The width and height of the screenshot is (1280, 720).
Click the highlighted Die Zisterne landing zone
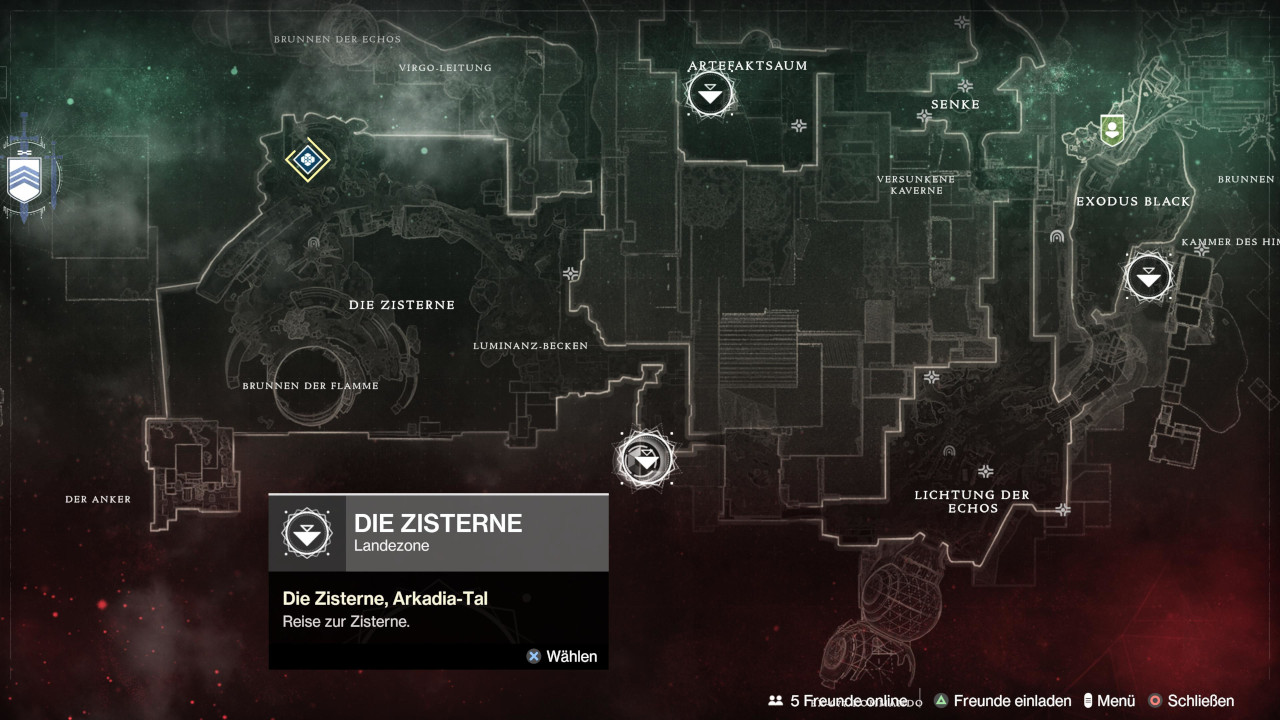[646, 458]
